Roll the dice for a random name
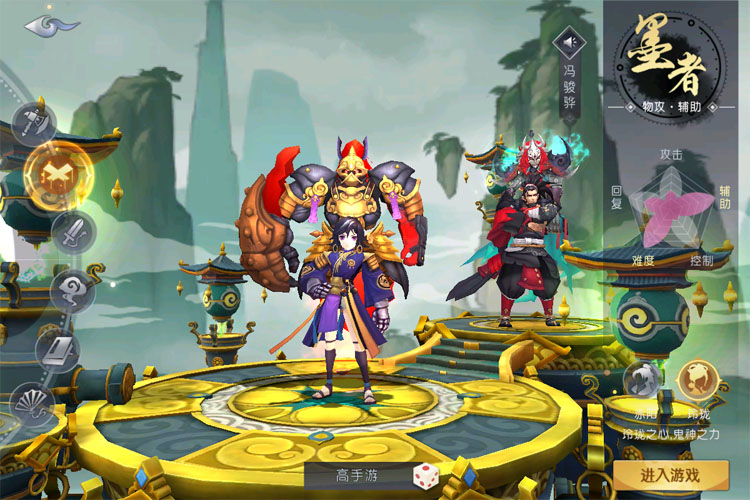 423,477
